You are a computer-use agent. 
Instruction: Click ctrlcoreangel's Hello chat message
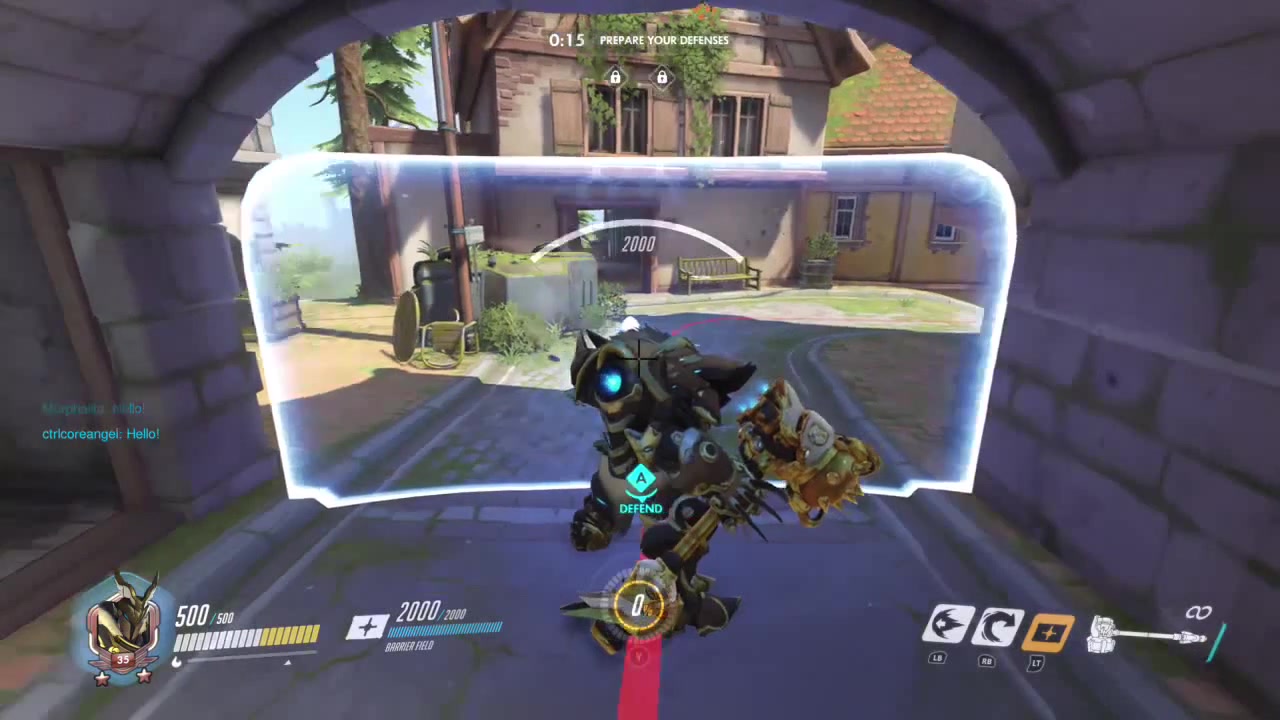[100, 434]
